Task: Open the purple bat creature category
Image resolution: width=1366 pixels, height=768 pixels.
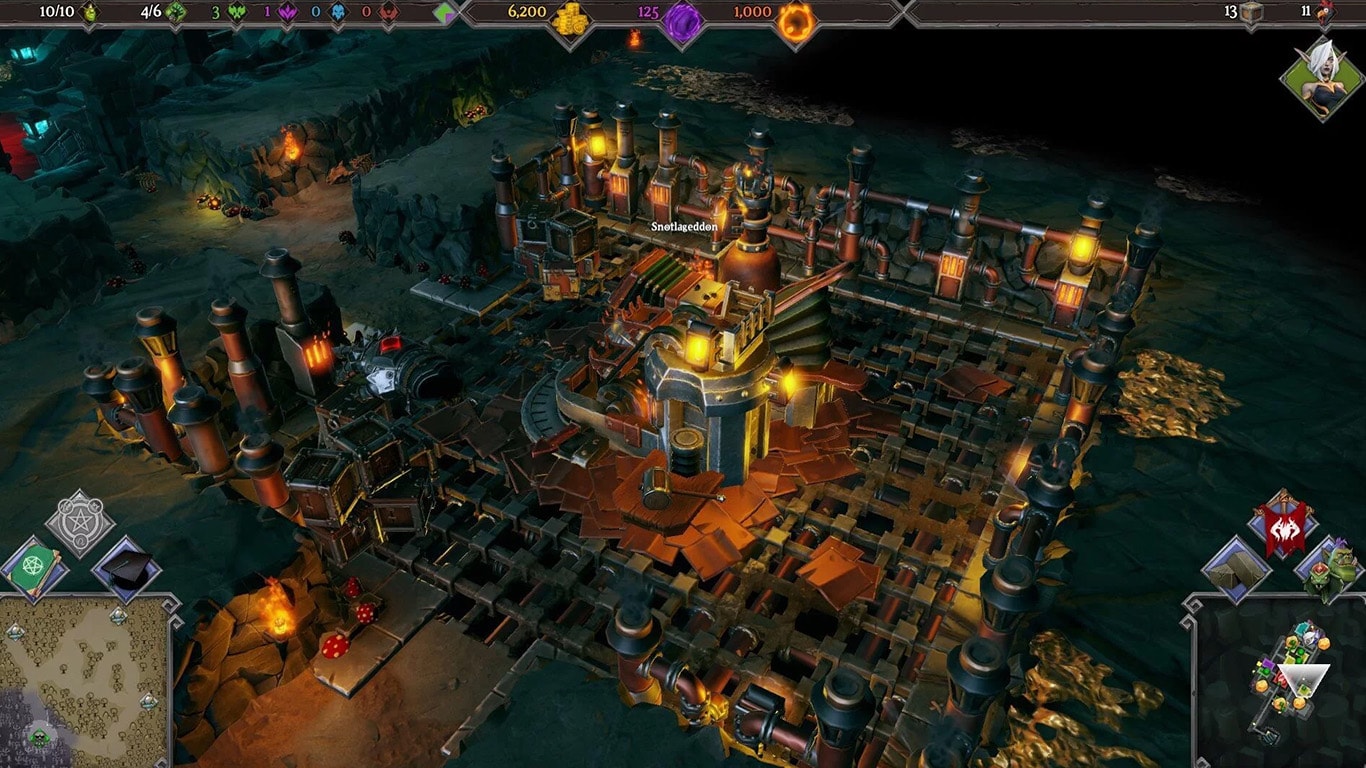Action: click(285, 12)
